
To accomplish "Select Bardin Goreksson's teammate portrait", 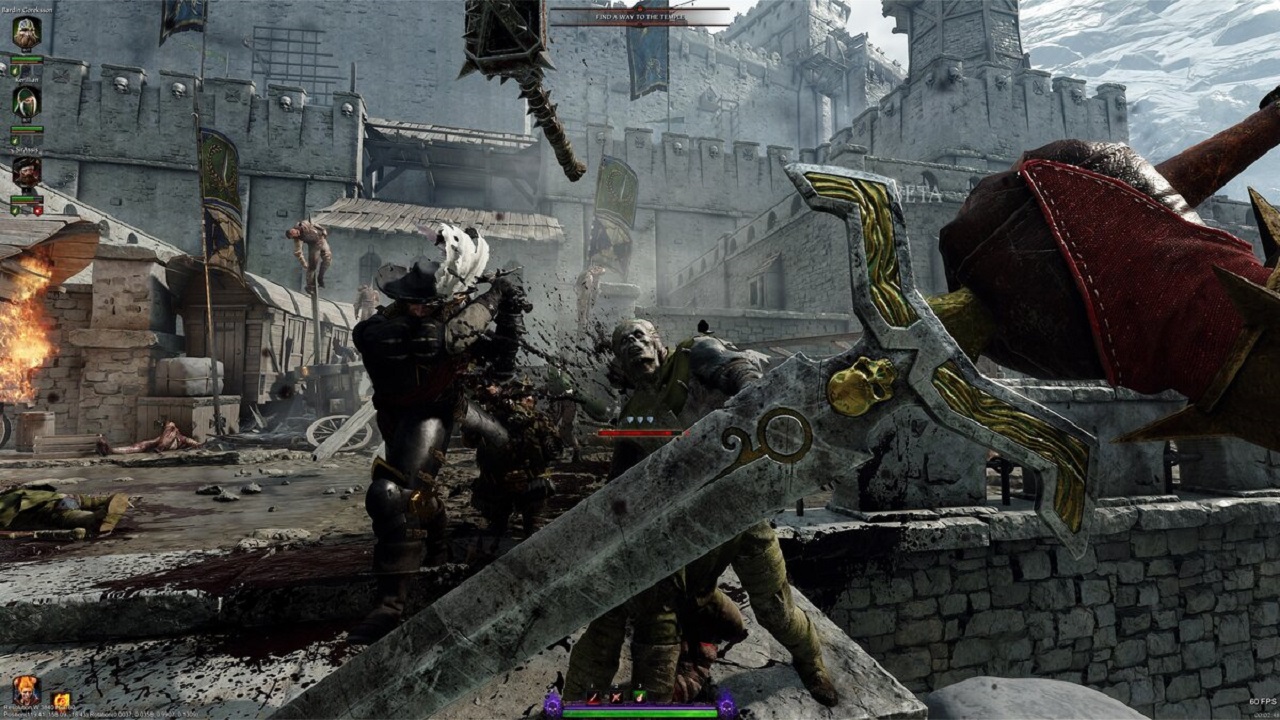I will click(27, 33).
